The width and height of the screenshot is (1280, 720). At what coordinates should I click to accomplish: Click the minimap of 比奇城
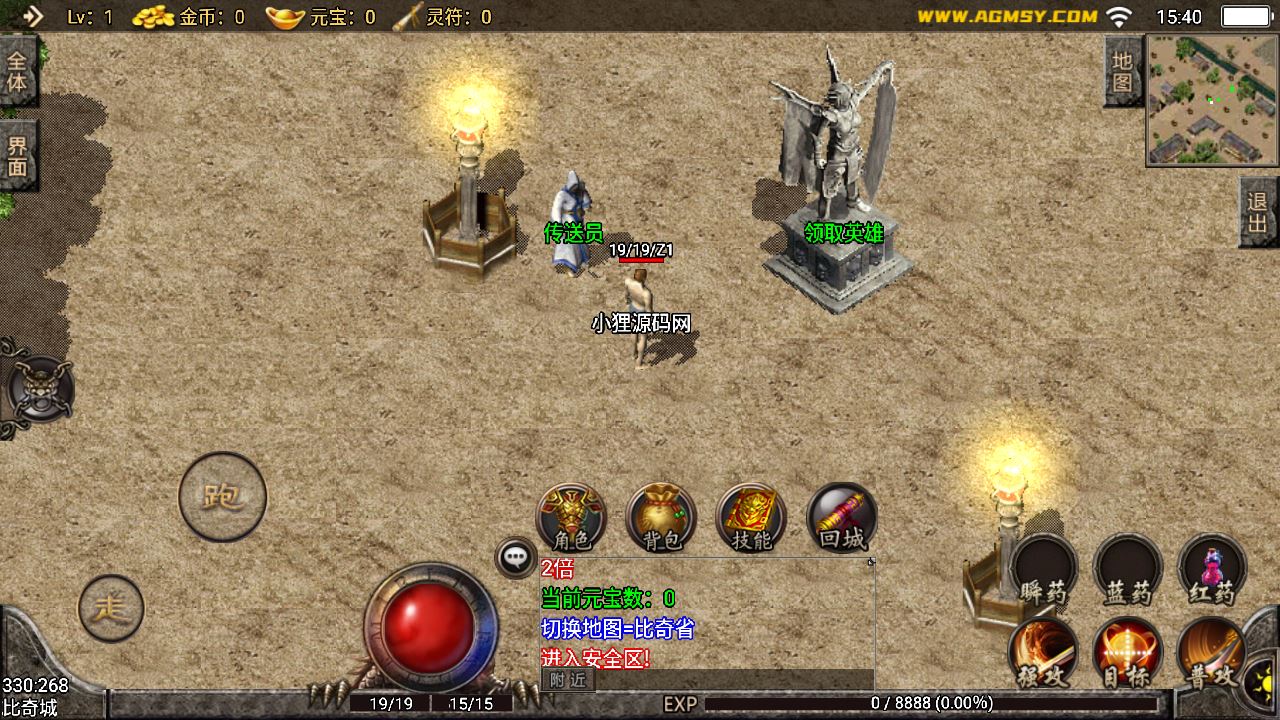1212,100
